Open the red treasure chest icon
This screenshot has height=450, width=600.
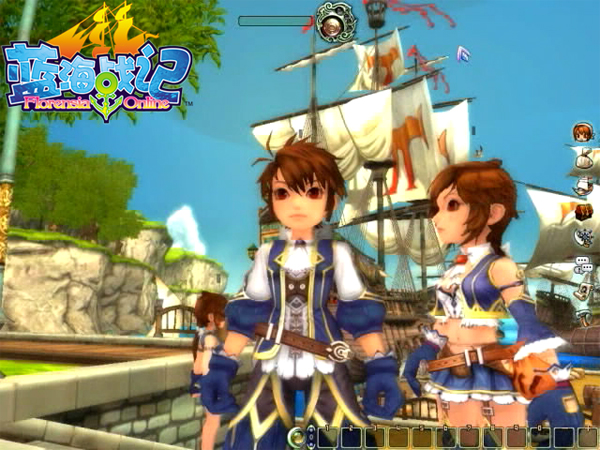(x=582, y=211)
